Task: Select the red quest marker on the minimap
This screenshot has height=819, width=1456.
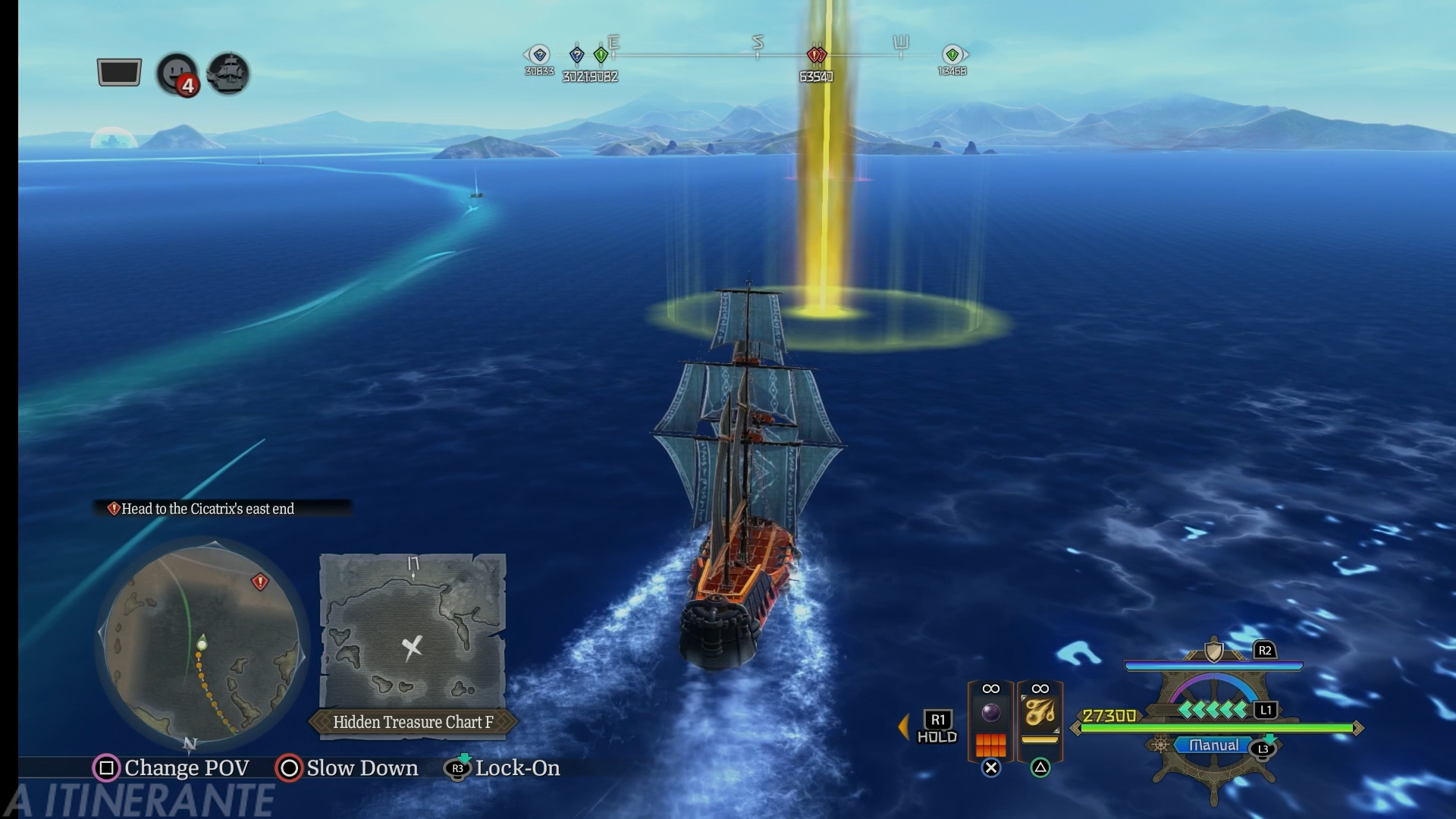Action: coord(260,582)
